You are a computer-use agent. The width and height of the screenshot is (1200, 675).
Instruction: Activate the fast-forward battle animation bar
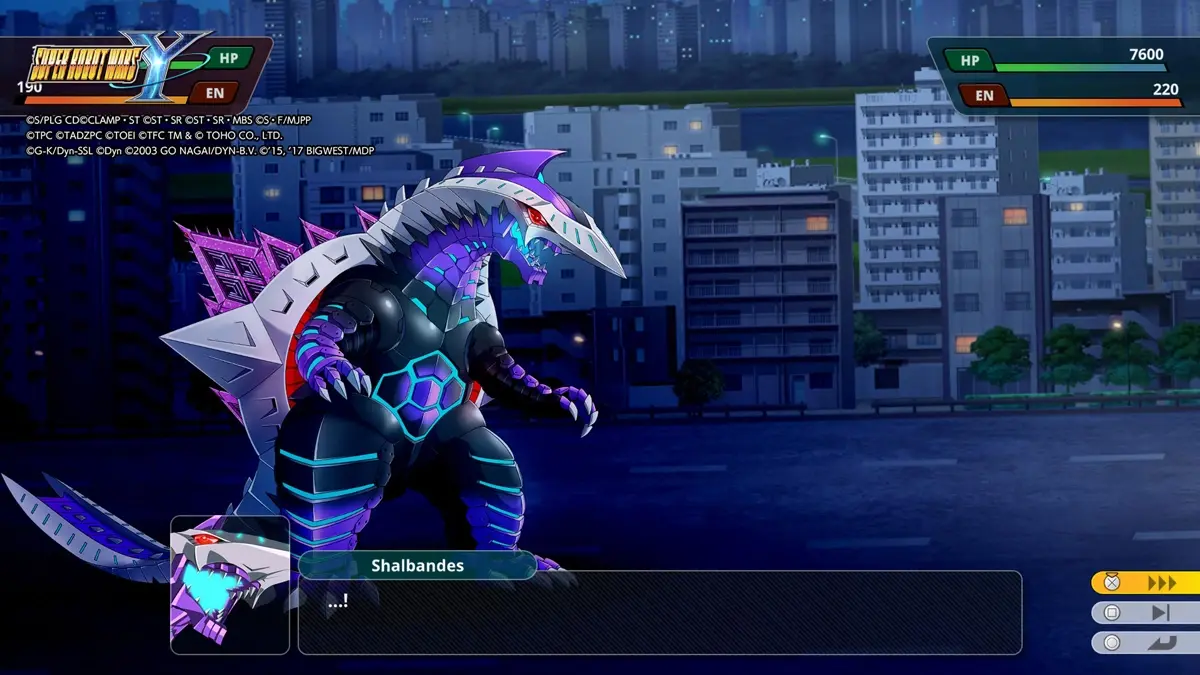coord(1145,583)
